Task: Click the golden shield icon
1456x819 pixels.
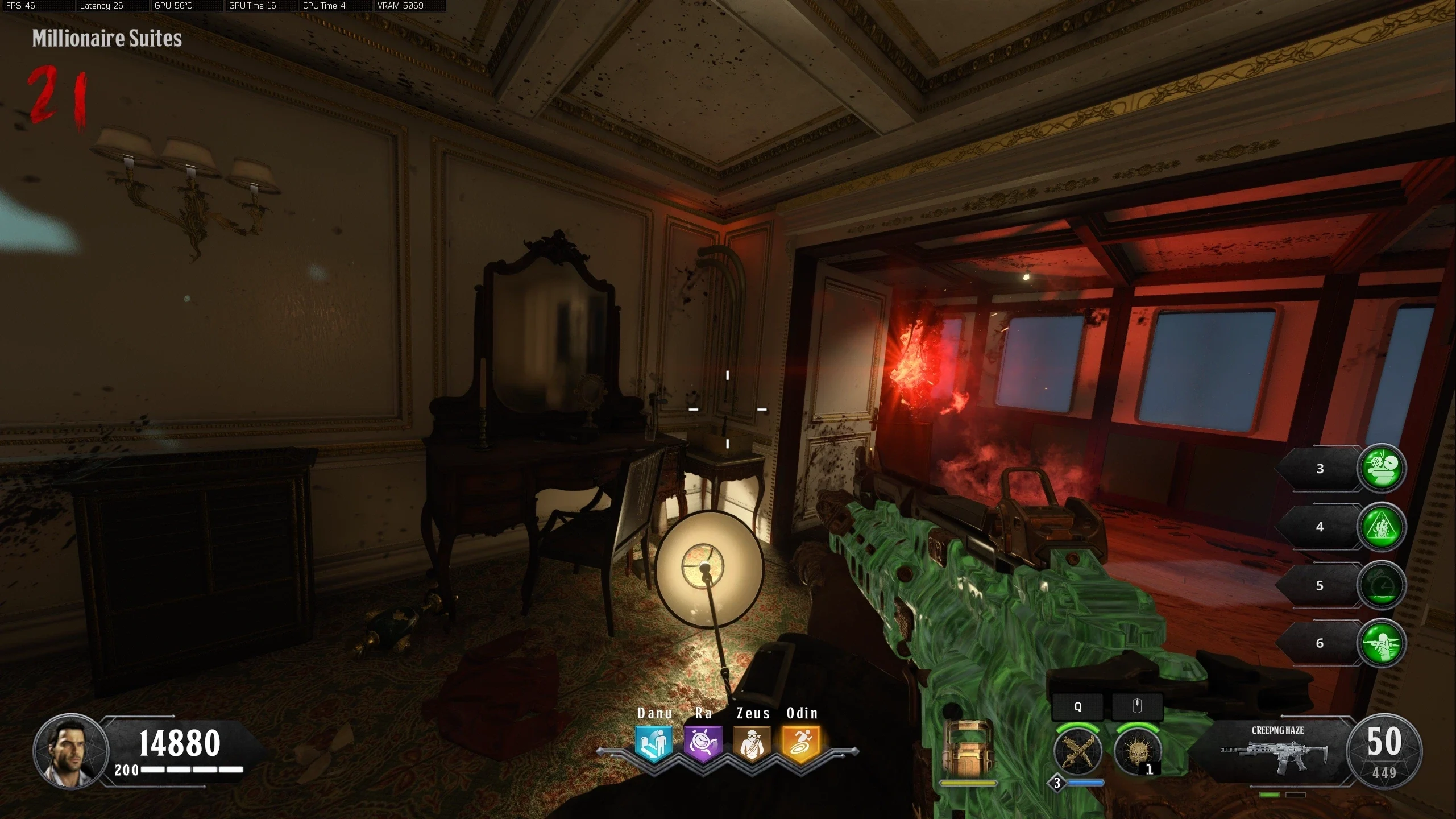Action: (x=968, y=750)
